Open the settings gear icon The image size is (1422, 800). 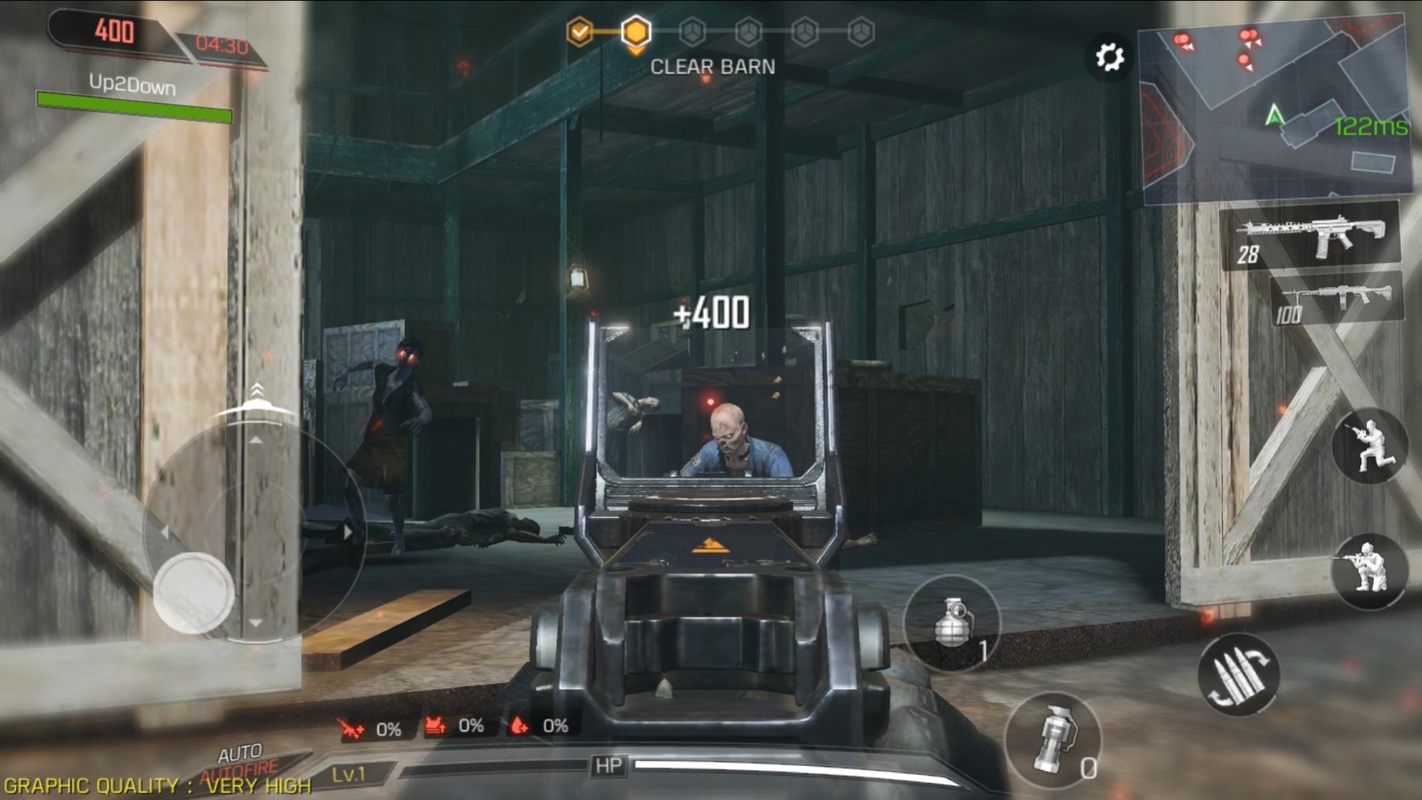click(1109, 57)
